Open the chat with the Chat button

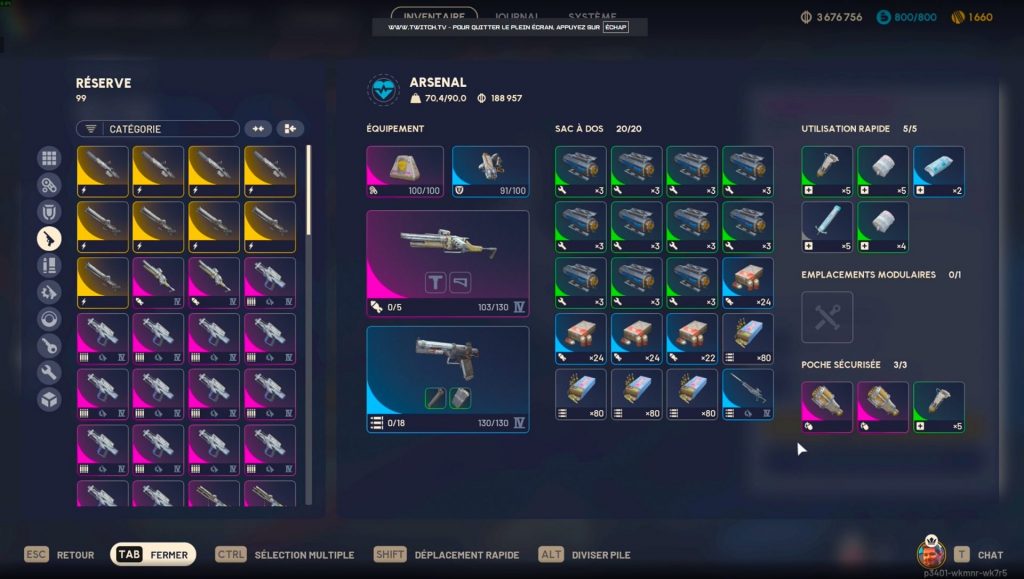978,555
